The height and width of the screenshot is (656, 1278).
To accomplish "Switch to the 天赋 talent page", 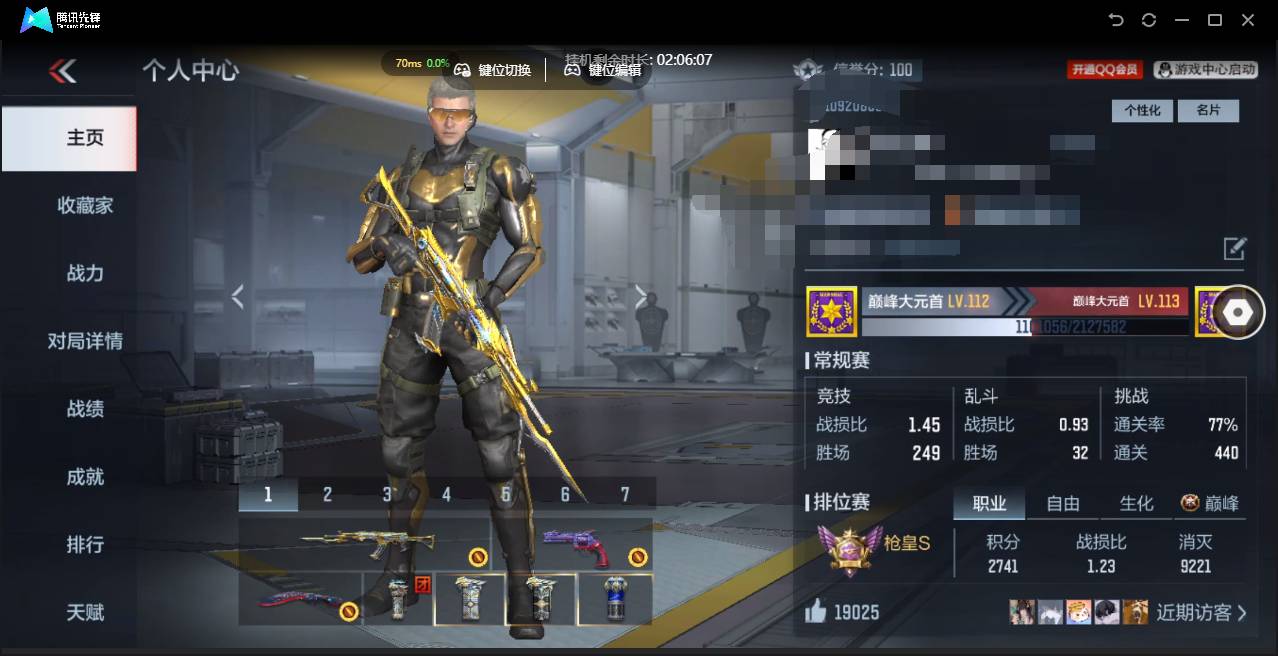I will 85,612.
